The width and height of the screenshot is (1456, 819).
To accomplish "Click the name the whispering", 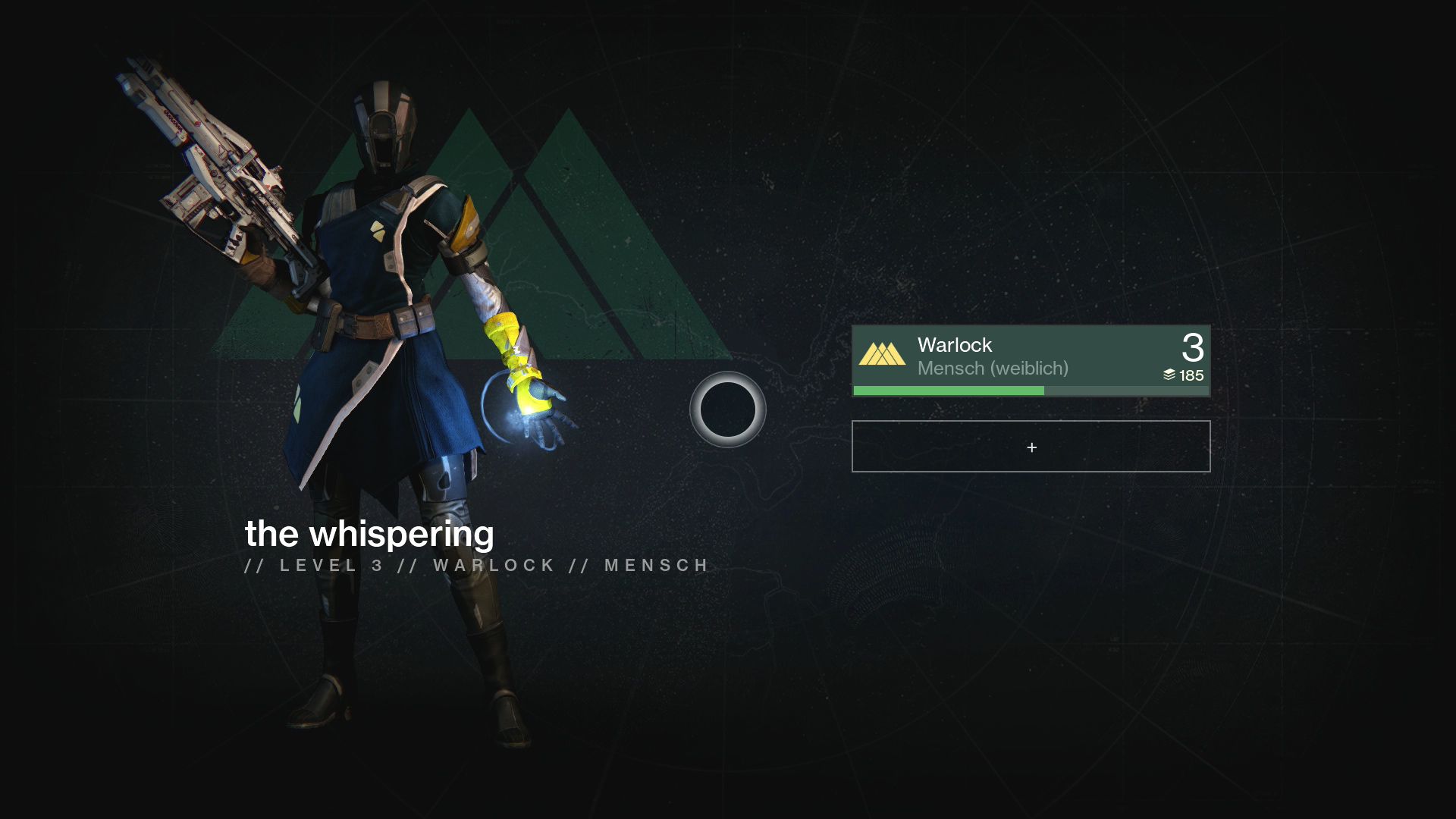I will [368, 535].
